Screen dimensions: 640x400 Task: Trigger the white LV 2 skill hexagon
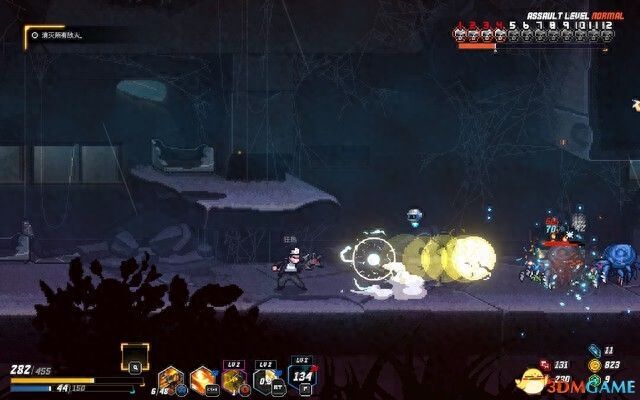(x=267, y=379)
